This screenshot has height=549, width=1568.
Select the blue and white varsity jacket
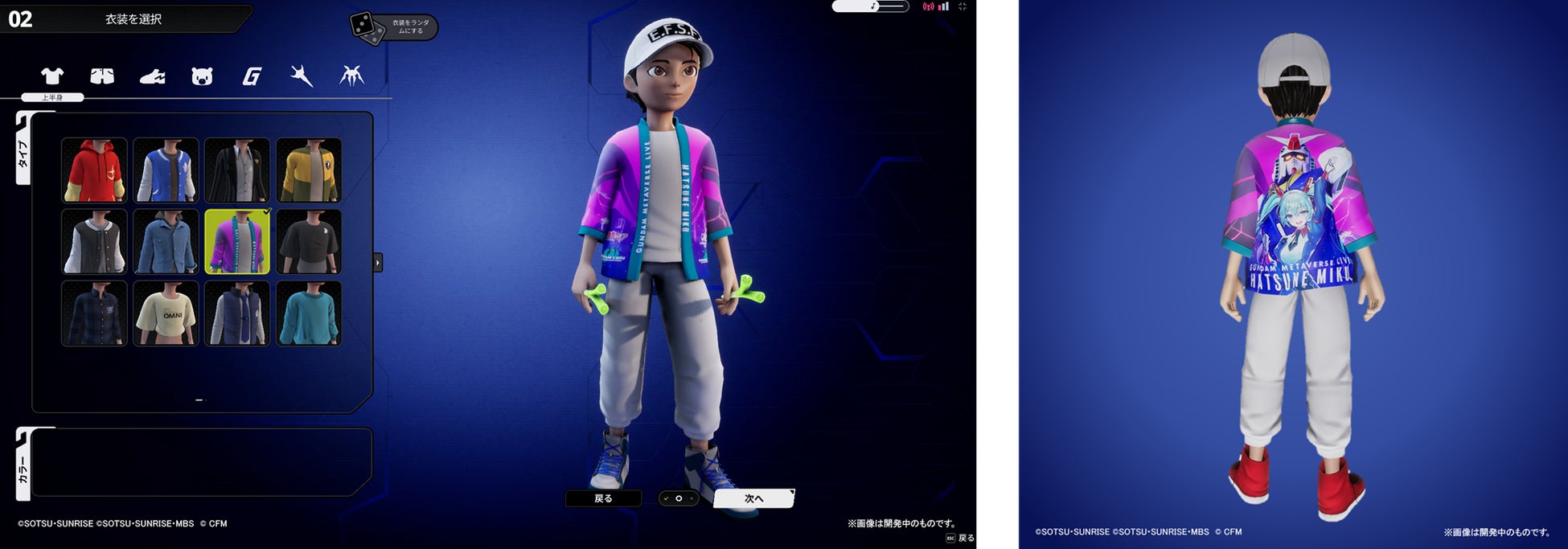(166, 170)
